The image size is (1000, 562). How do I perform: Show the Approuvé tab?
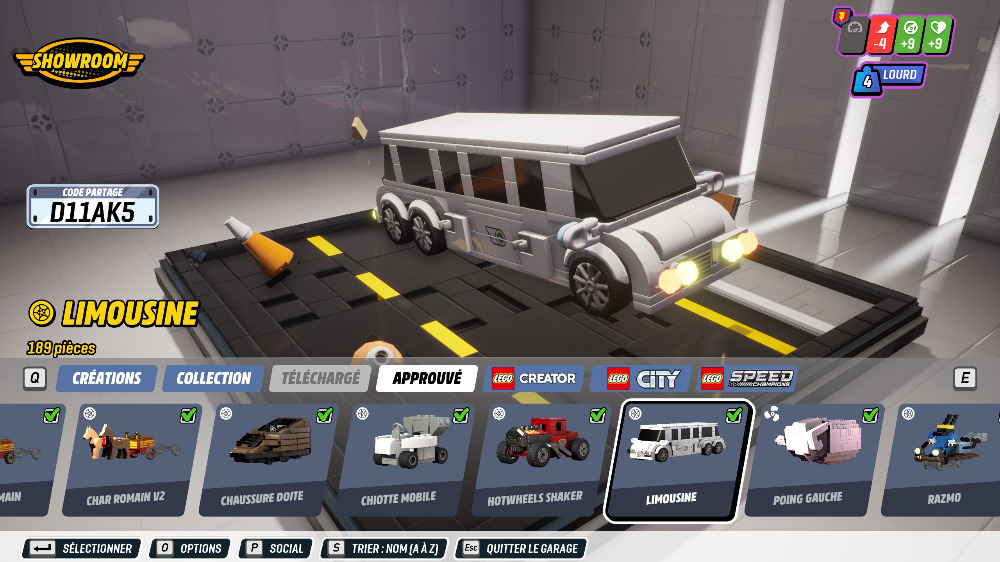point(427,378)
